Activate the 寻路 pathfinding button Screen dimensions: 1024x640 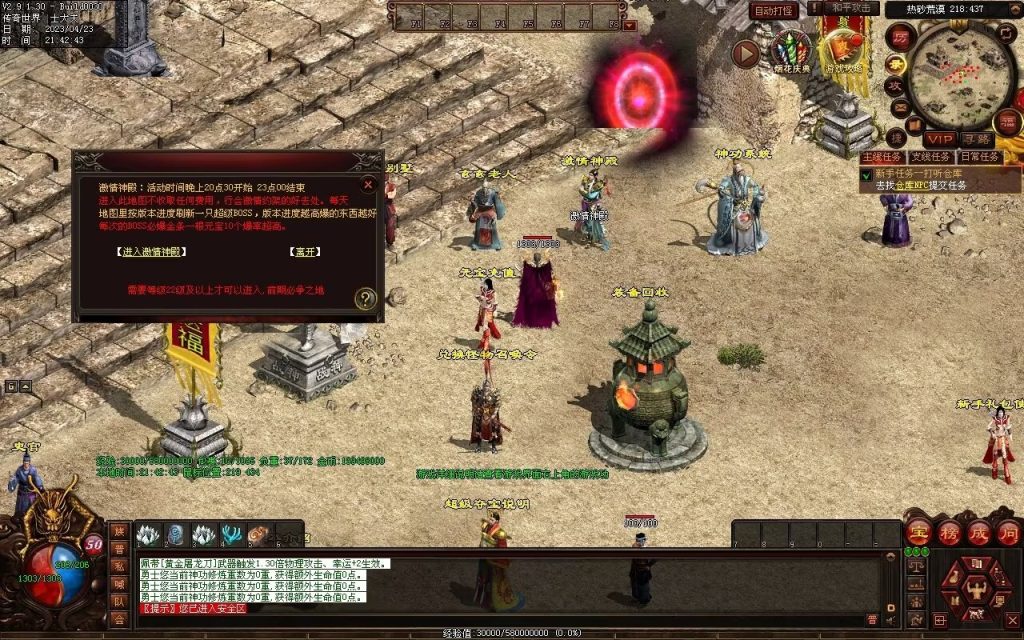tap(976, 139)
